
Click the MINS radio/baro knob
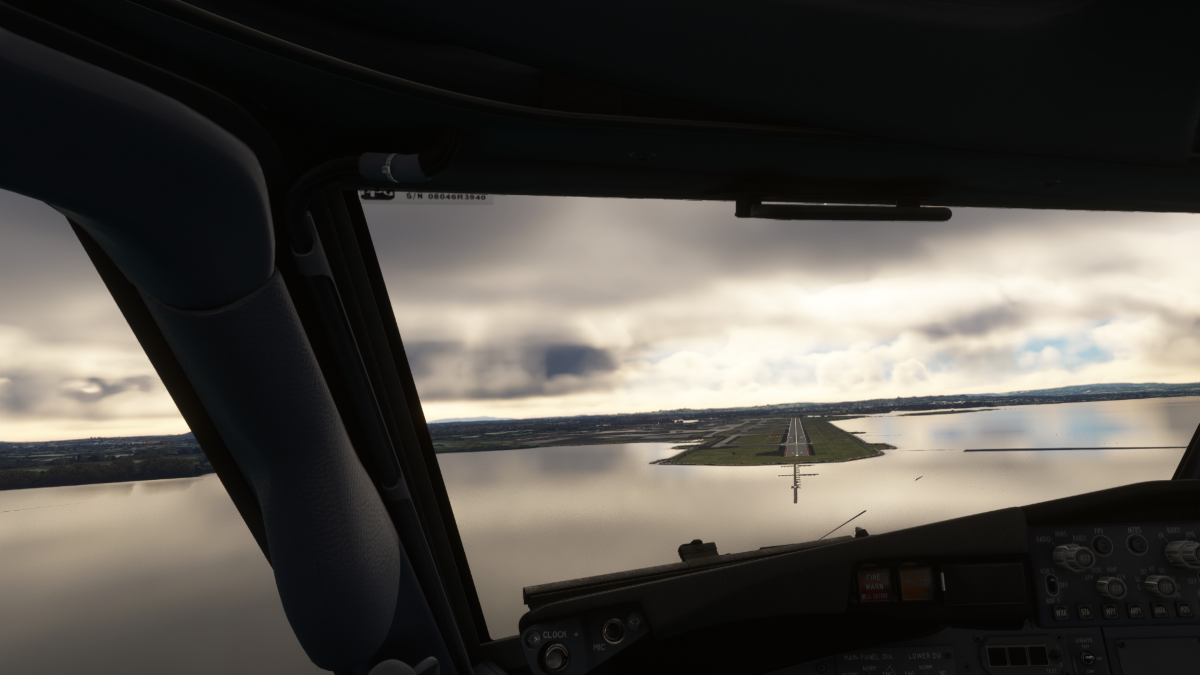[x=1072, y=556]
